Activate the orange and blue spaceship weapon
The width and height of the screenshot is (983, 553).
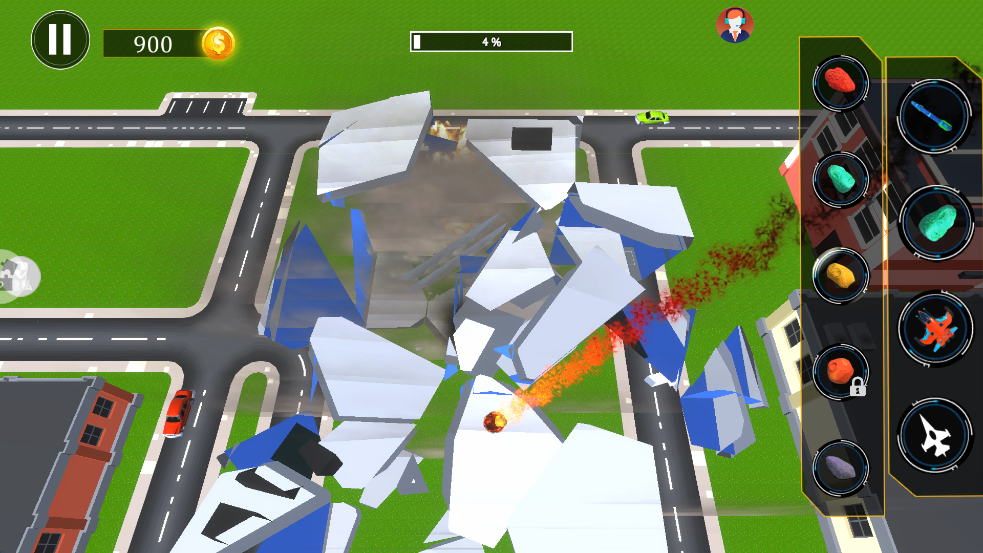coord(935,328)
